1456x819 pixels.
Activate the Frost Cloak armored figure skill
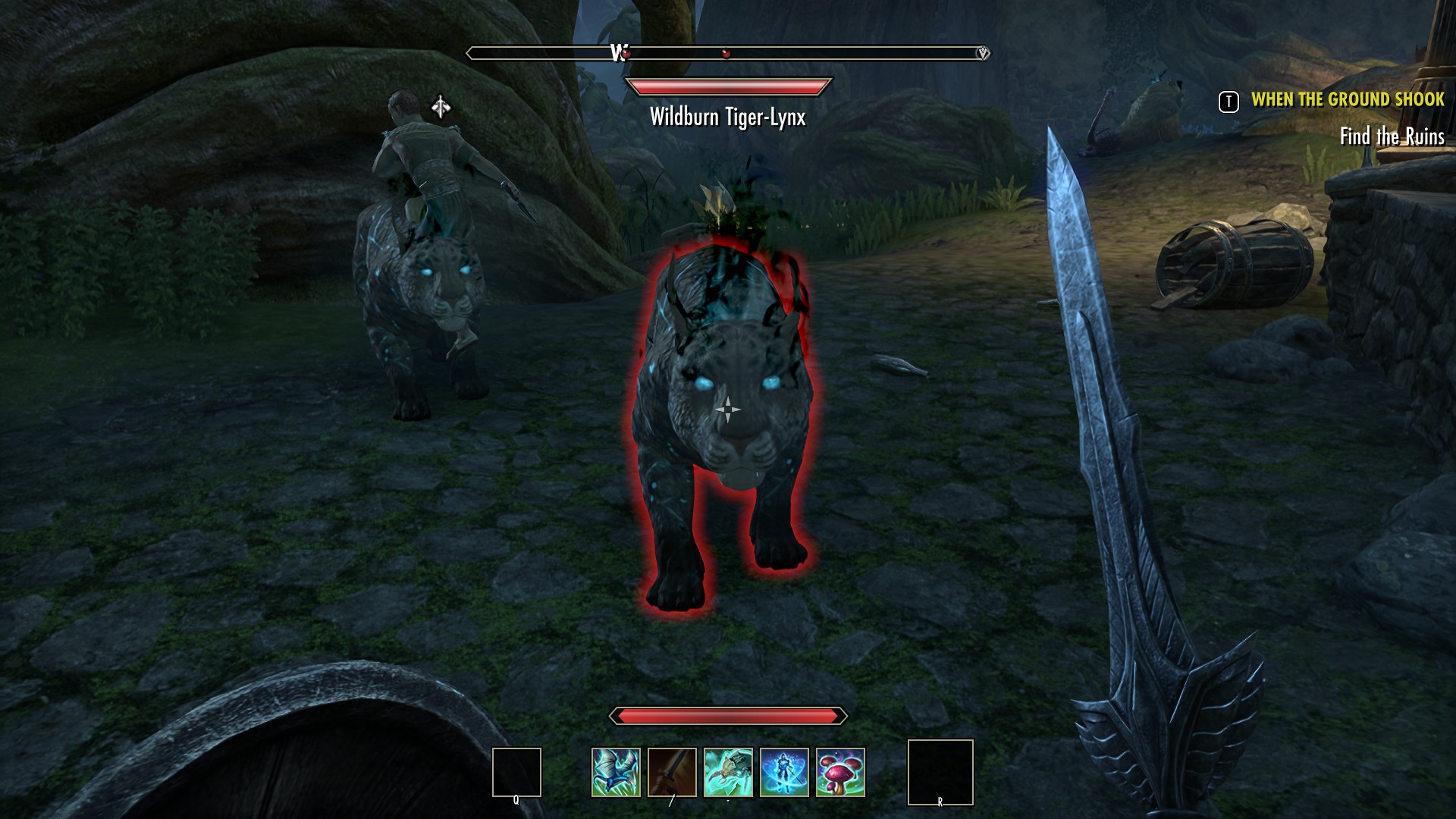pos(784,772)
